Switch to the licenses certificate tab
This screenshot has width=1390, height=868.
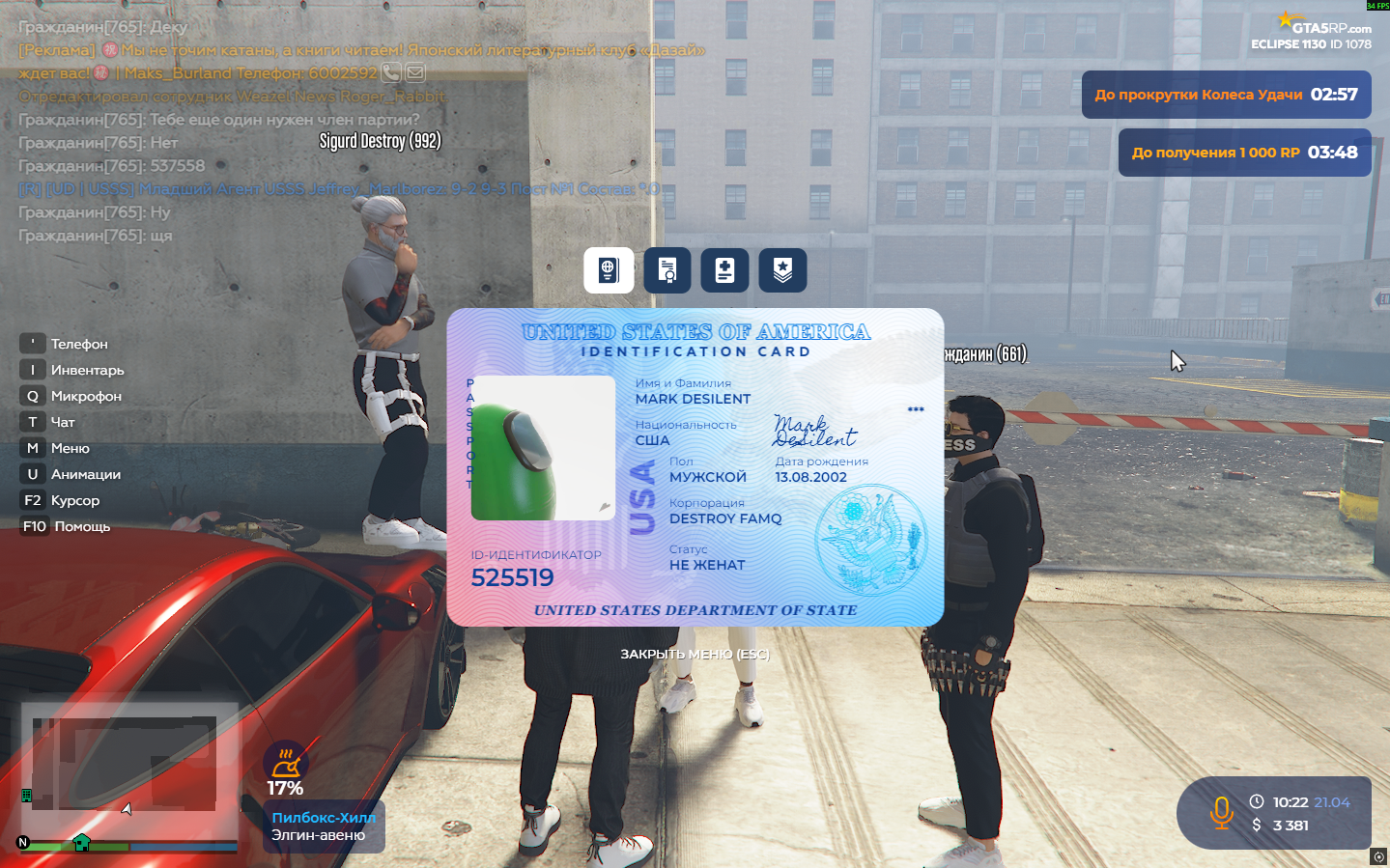click(667, 270)
